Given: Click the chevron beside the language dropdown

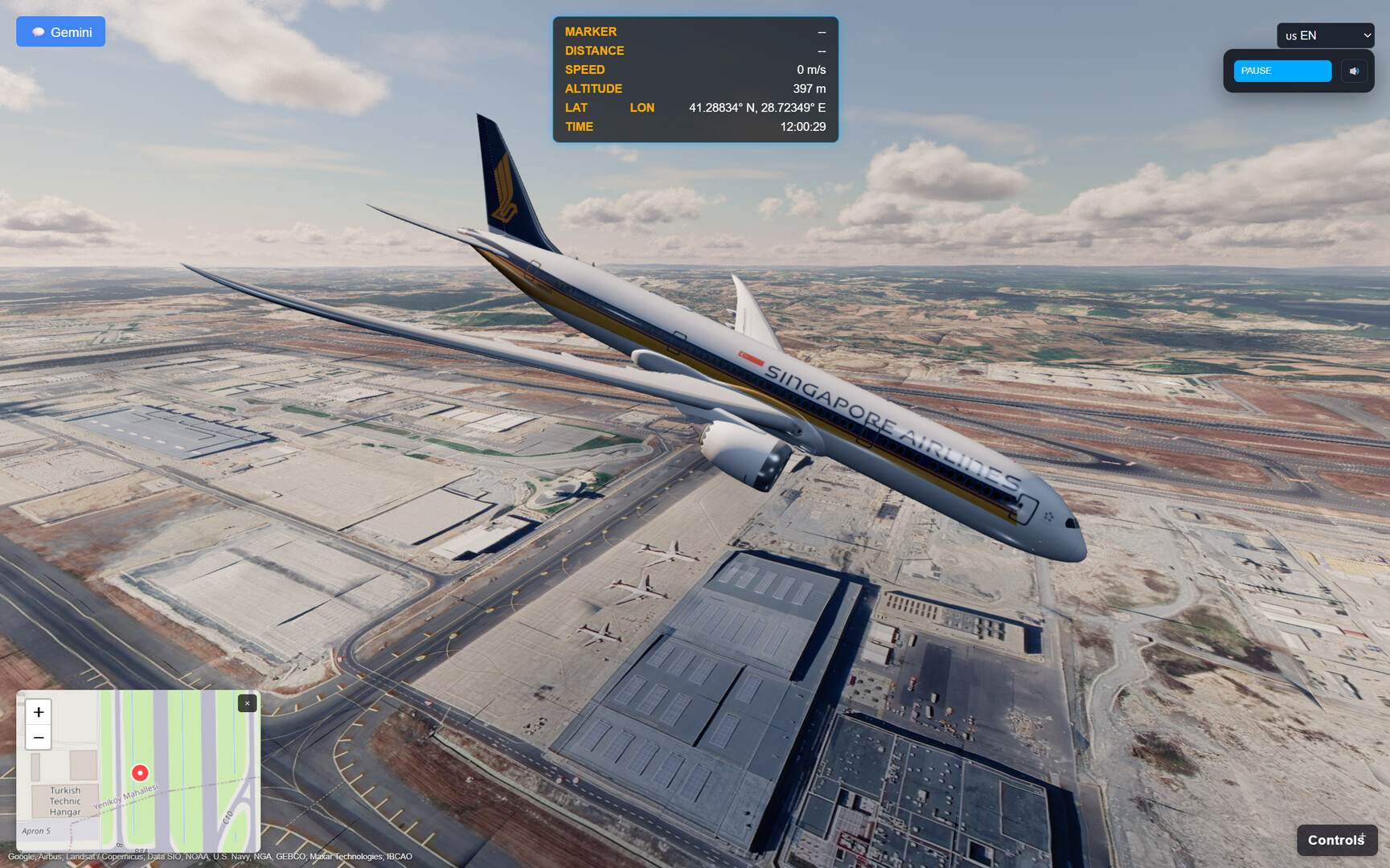Looking at the screenshot, I should pos(1367,35).
